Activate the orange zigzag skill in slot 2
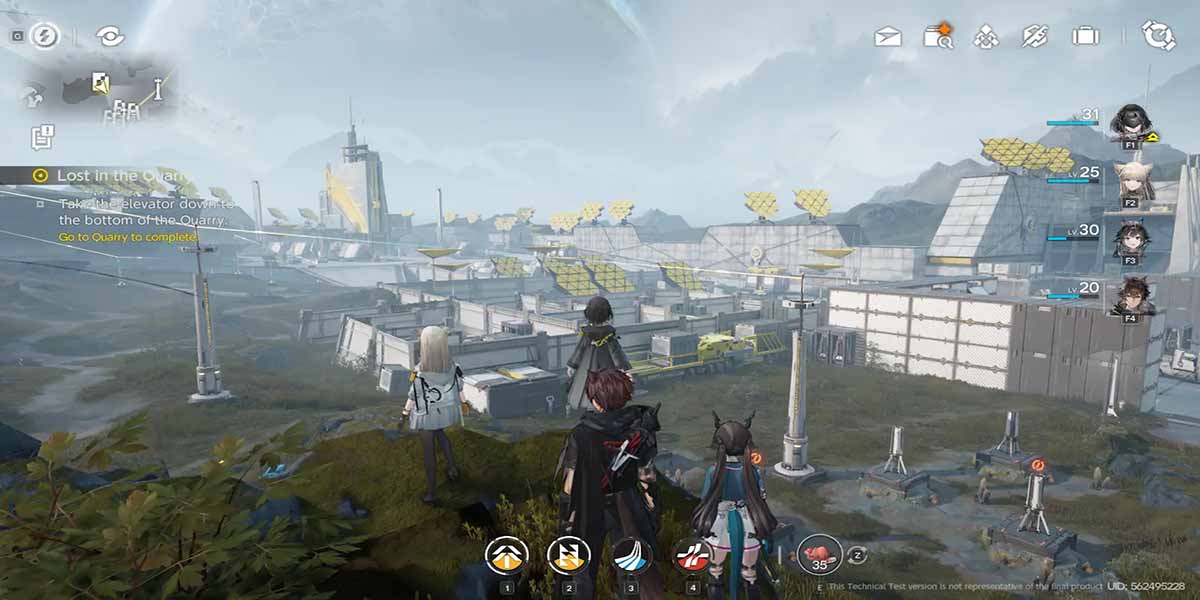This screenshot has height=600, width=1200. [568, 555]
